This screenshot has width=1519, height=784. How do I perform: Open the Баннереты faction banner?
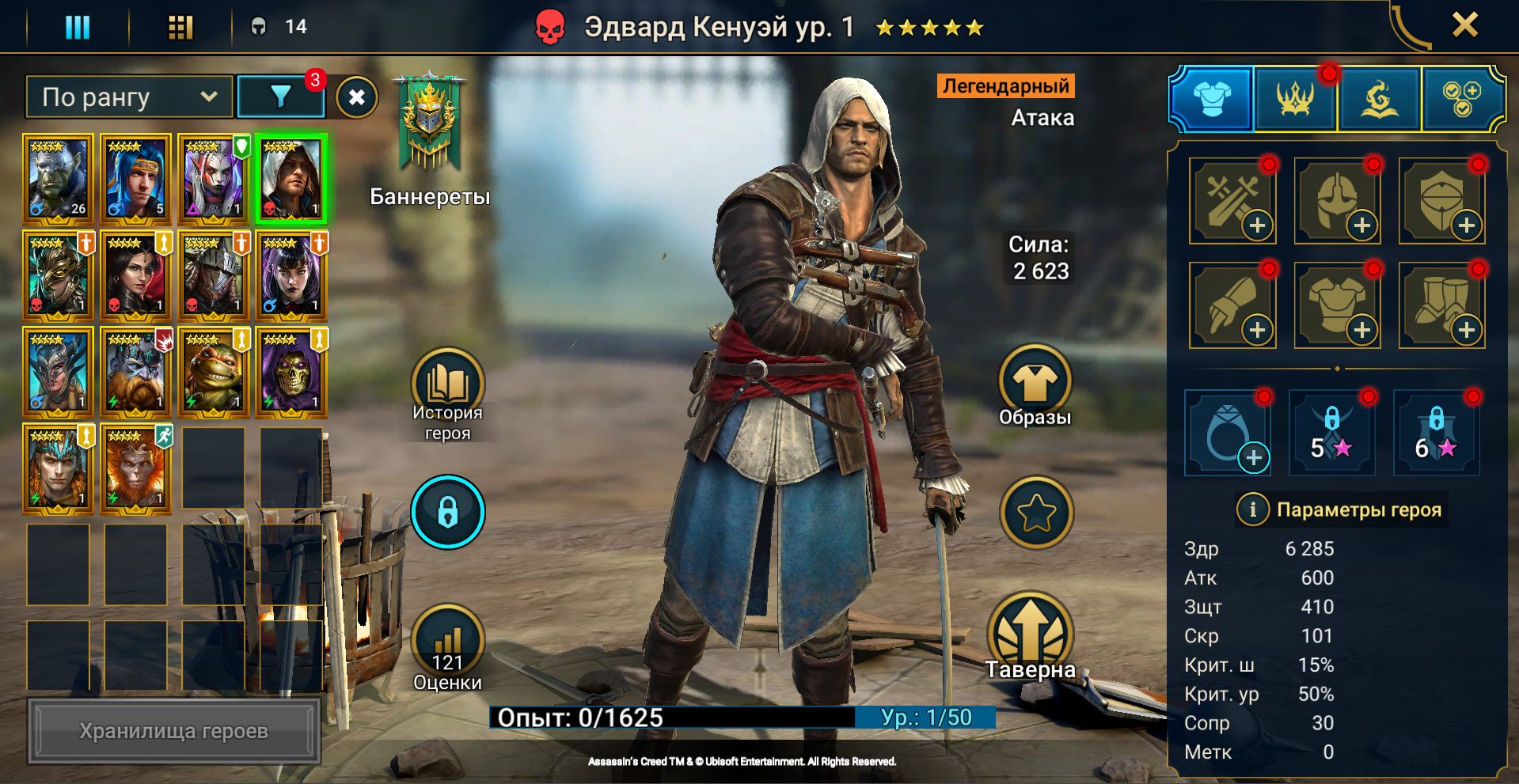(430, 127)
